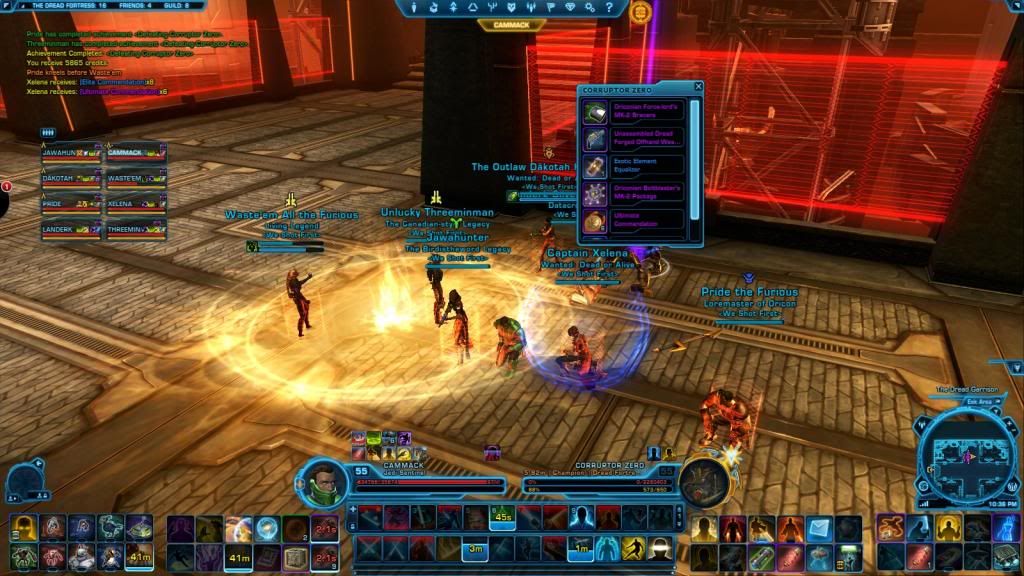Screen dimensions: 1024x576
Task: Activate the ability showing 45s cooldown
Action: [503, 517]
